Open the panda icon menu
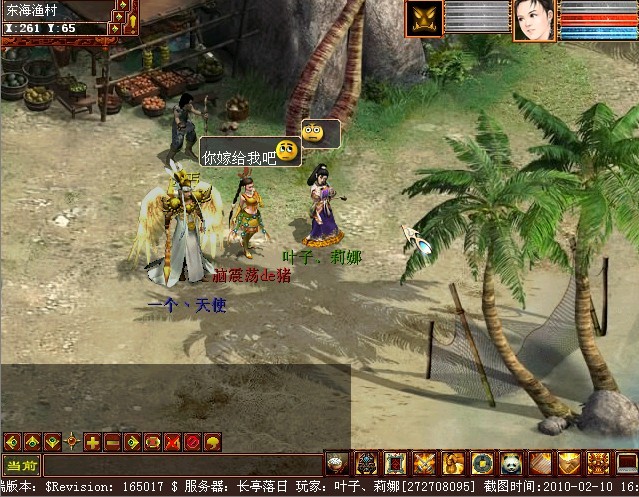Viewport: 639px width, 497px height. 511,463
